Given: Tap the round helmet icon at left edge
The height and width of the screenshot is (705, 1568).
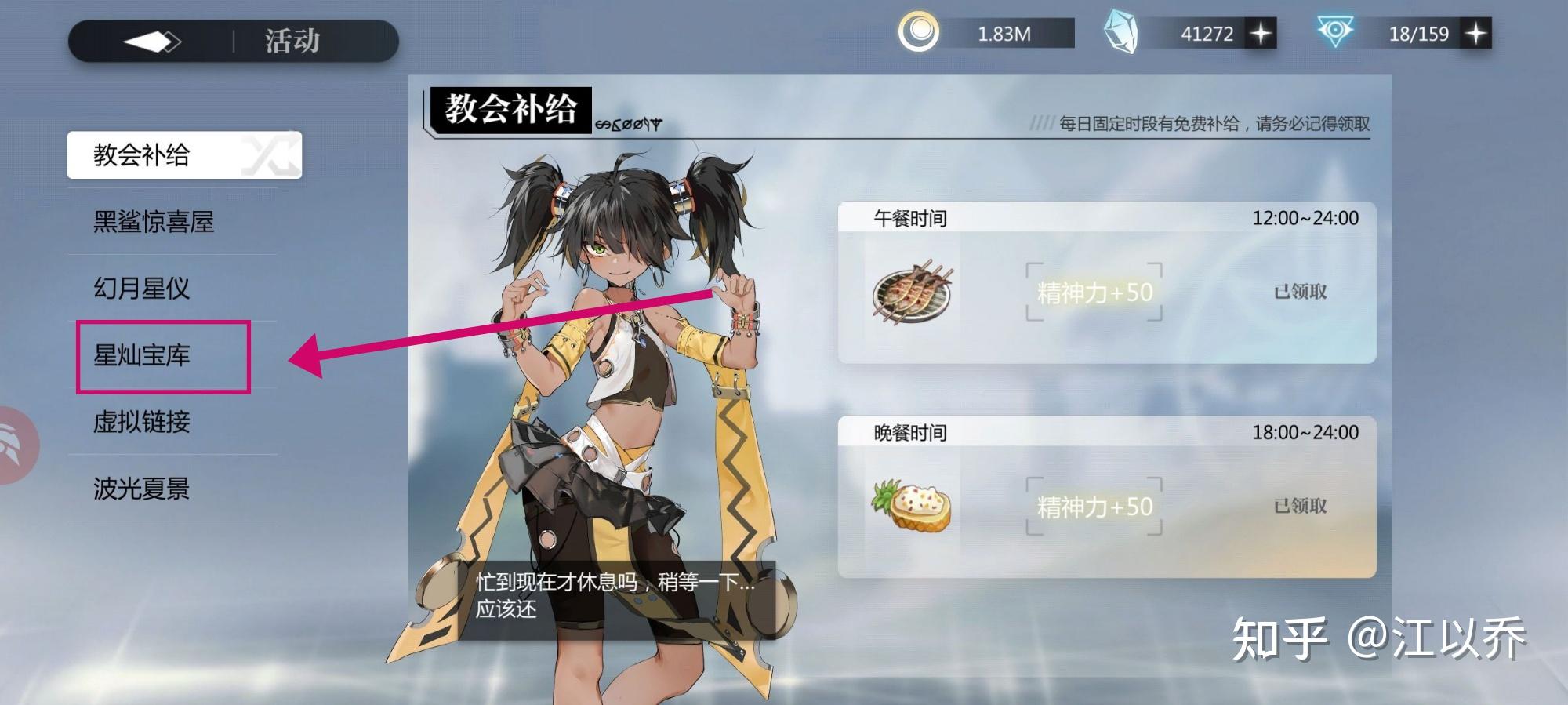Looking at the screenshot, I should click(16, 445).
